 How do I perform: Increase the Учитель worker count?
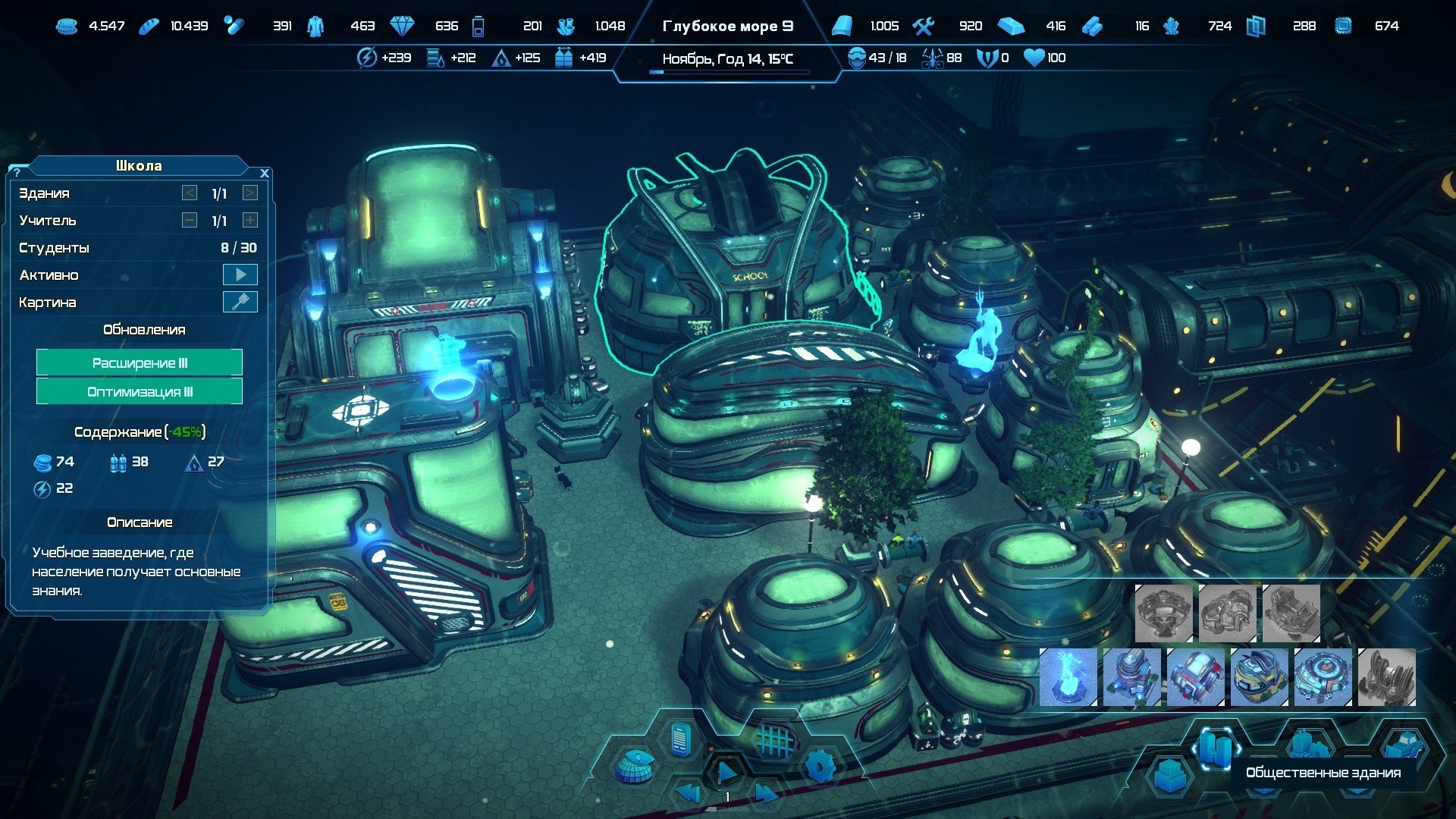tap(249, 221)
